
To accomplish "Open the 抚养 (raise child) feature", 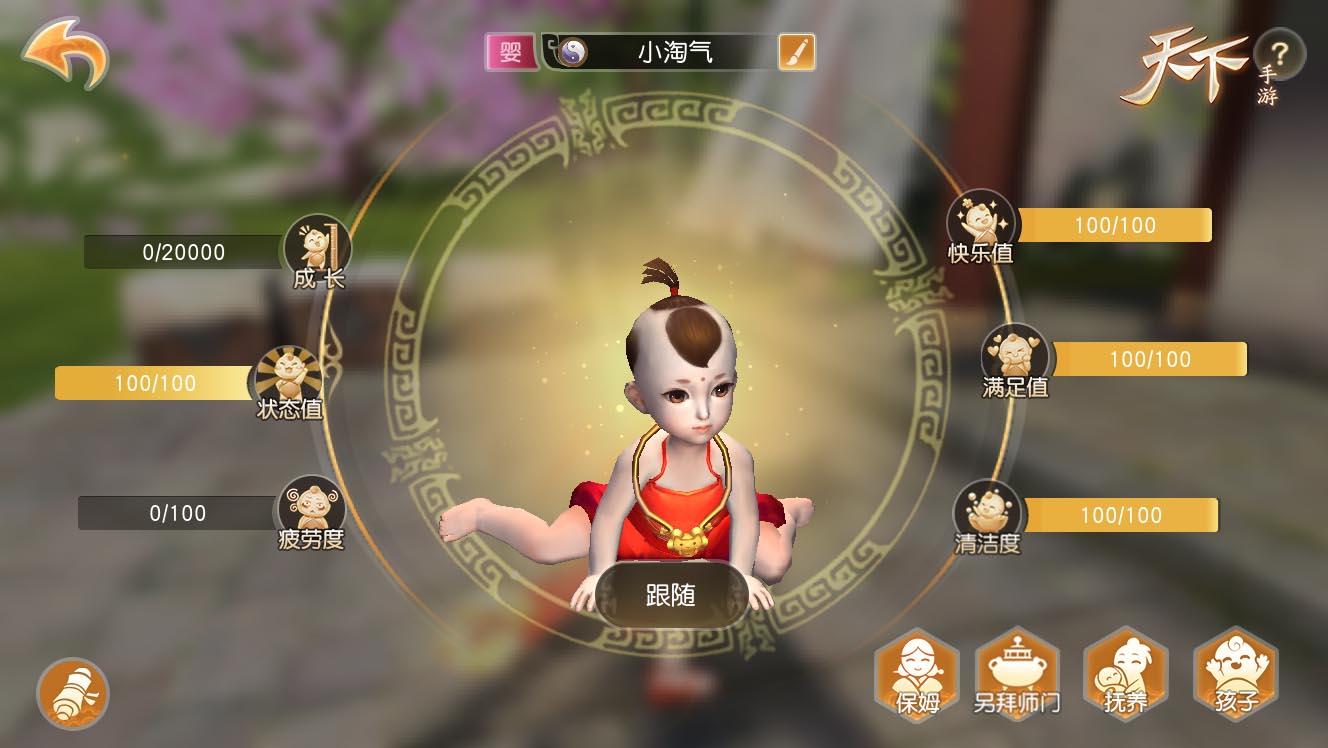I will pyautogui.click(x=1127, y=676).
